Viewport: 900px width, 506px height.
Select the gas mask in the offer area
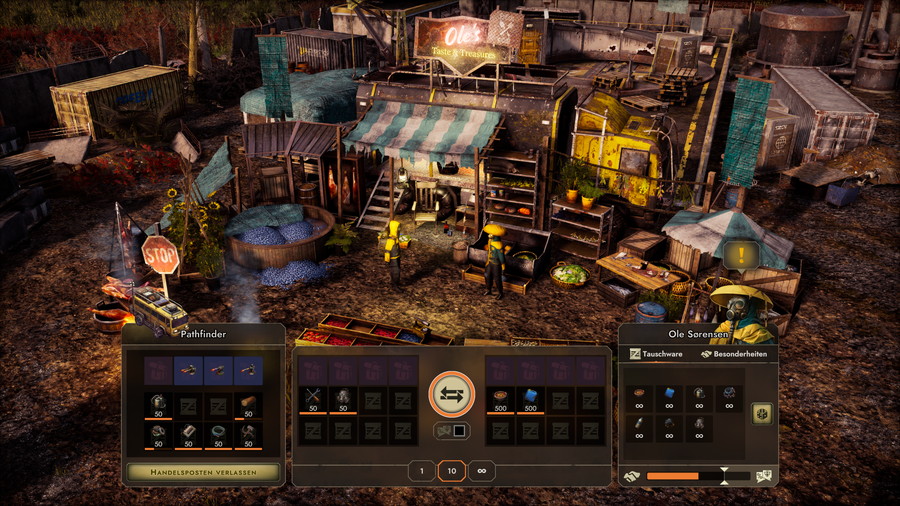[343, 399]
